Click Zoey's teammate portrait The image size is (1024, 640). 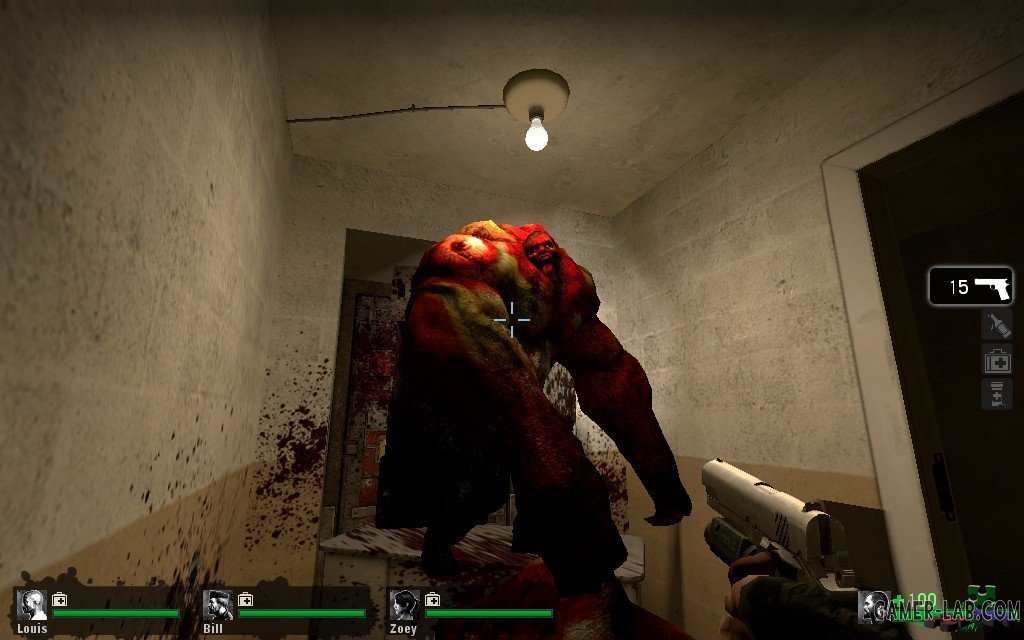[405, 606]
